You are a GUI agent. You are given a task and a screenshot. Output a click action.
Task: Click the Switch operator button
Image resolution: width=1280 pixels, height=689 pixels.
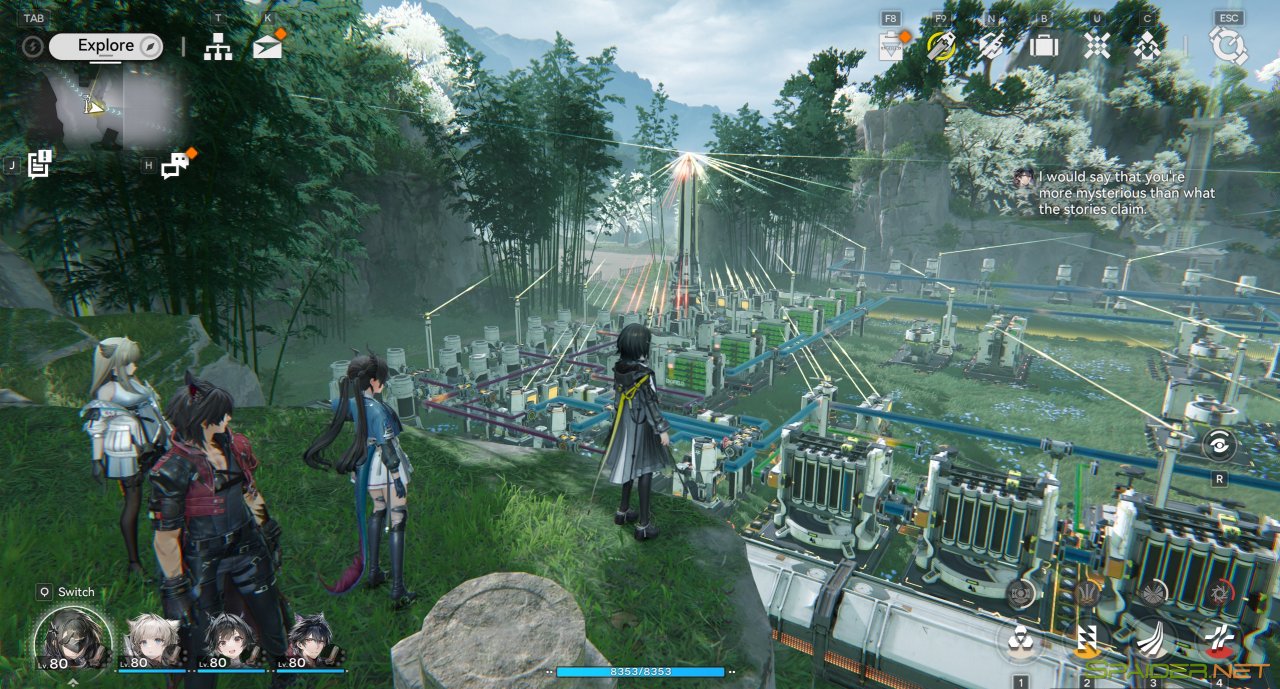pos(67,592)
